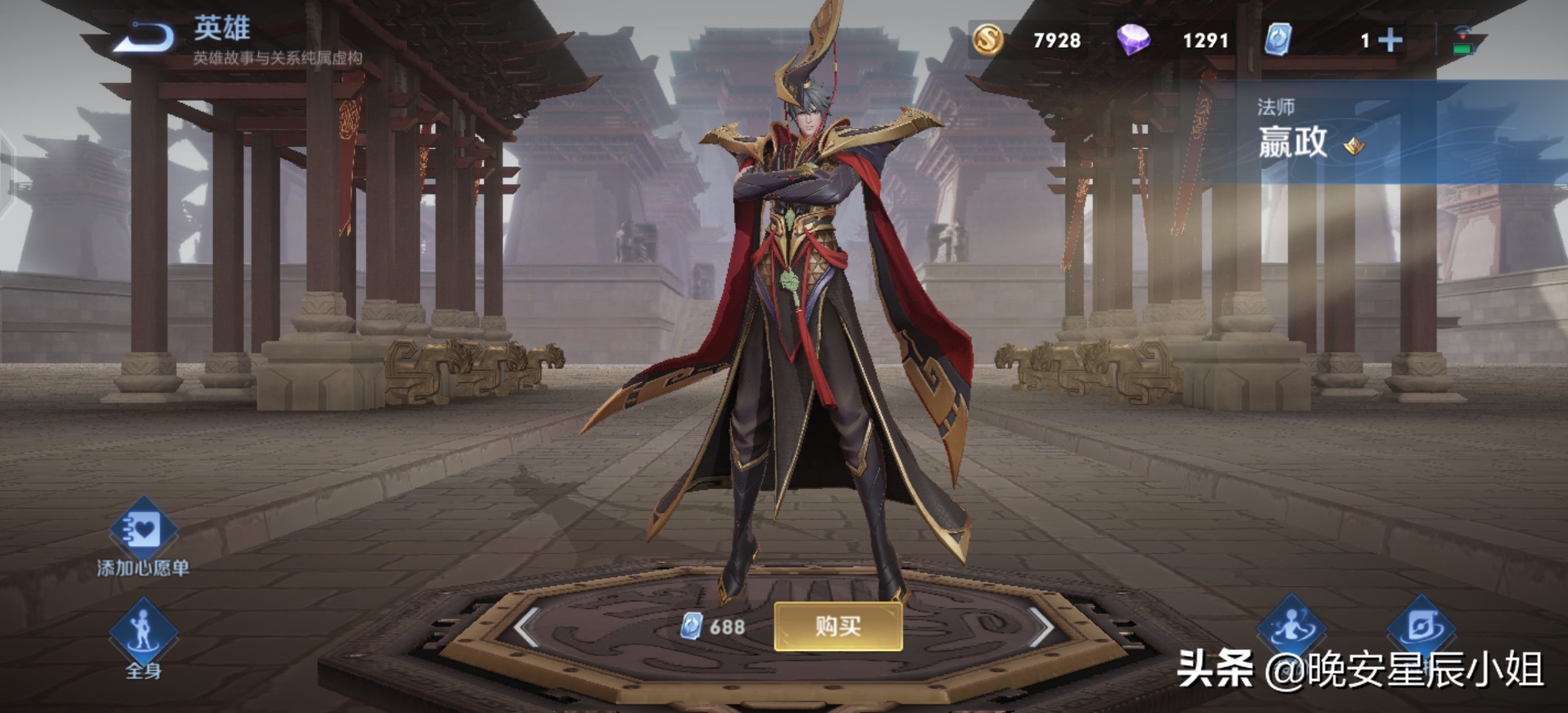Tap the gold badge beside 嬴政
The image size is (1568, 713).
[1354, 146]
